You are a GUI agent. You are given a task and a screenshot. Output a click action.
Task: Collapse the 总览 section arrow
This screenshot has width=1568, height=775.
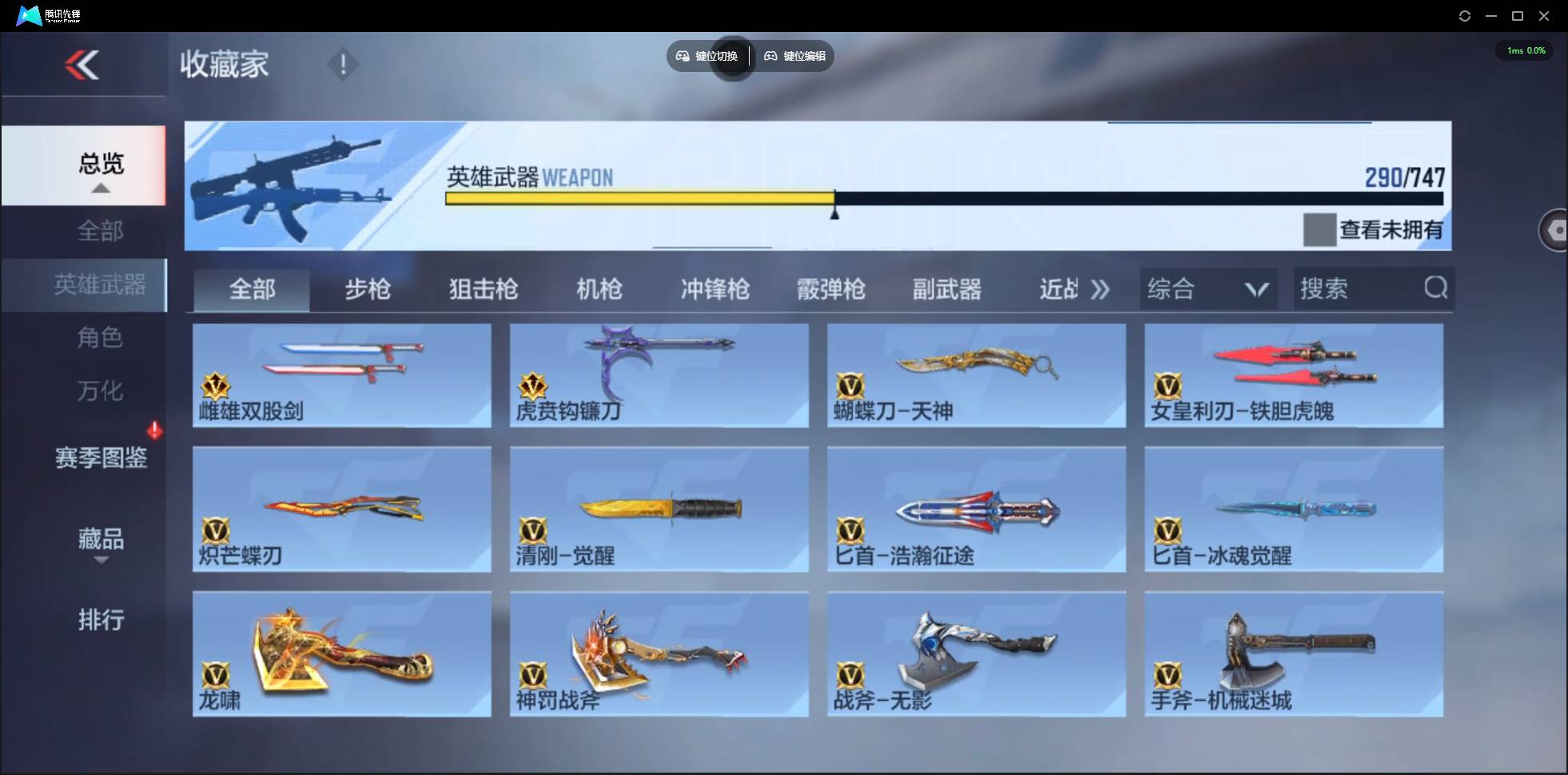pyautogui.click(x=100, y=187)
